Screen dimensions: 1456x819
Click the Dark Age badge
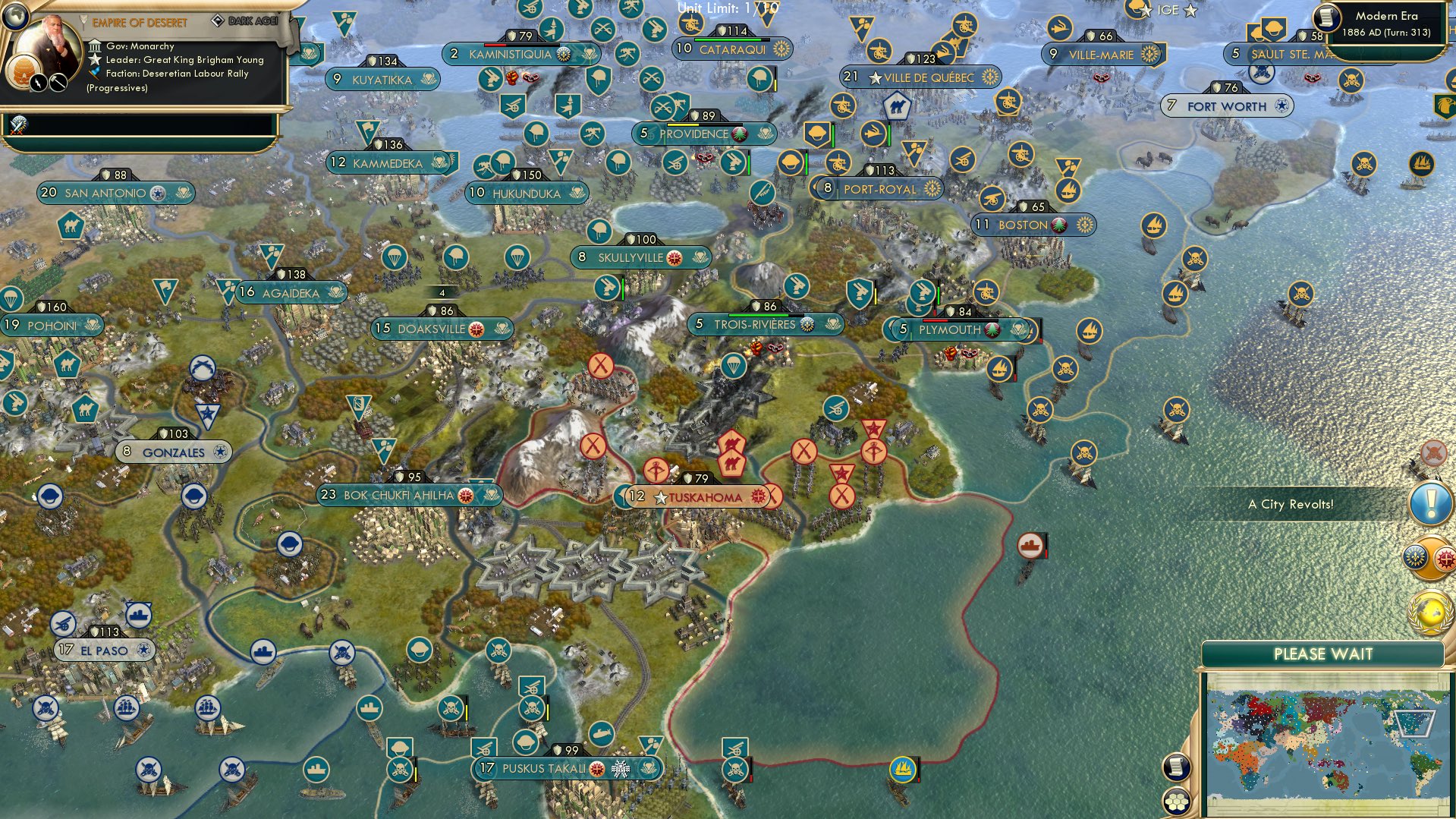(x=247, y=21)
